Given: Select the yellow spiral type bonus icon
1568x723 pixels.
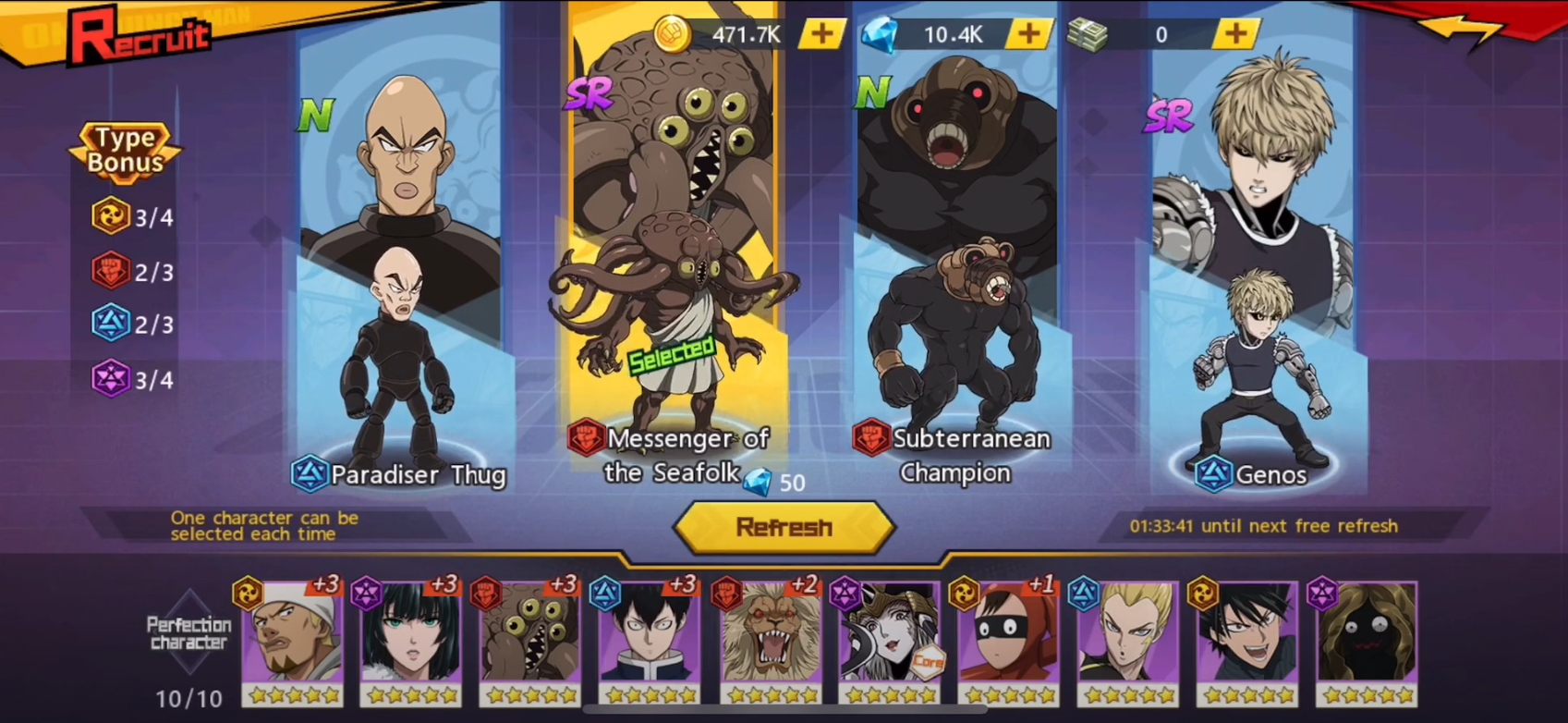Looking at the screenshot, I should click(110, 218).
